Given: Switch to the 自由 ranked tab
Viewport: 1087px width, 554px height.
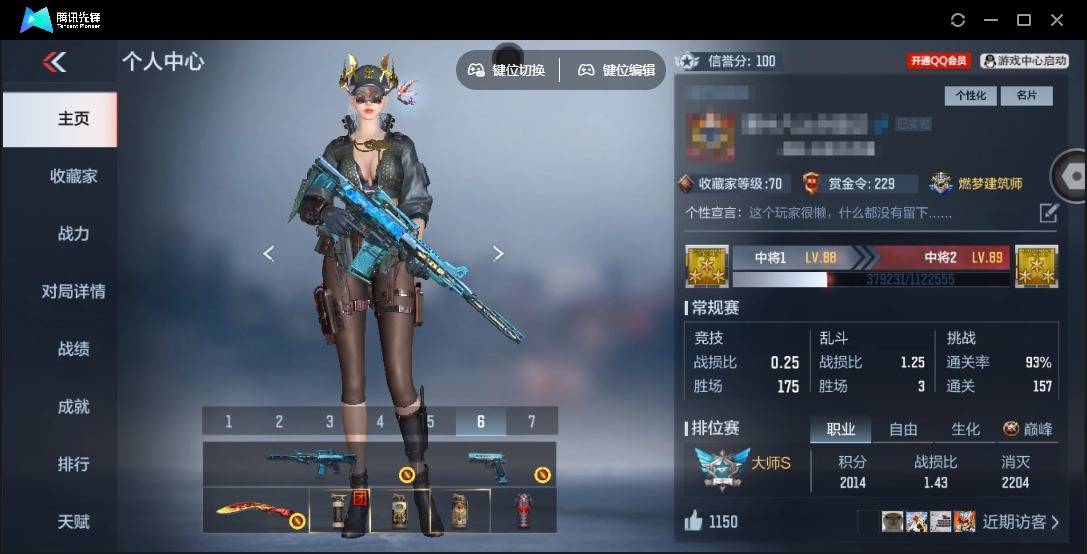Looking at the screenshot, I should 903,429.
